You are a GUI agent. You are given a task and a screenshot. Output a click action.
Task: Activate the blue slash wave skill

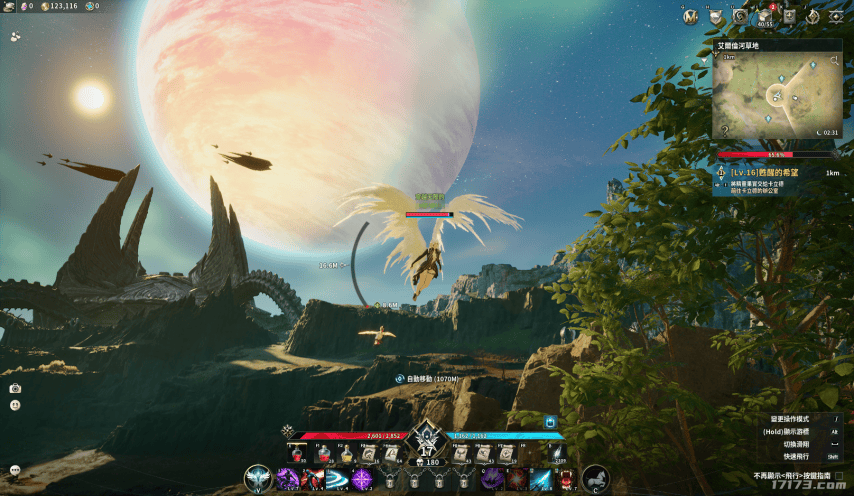click(336, 479)
